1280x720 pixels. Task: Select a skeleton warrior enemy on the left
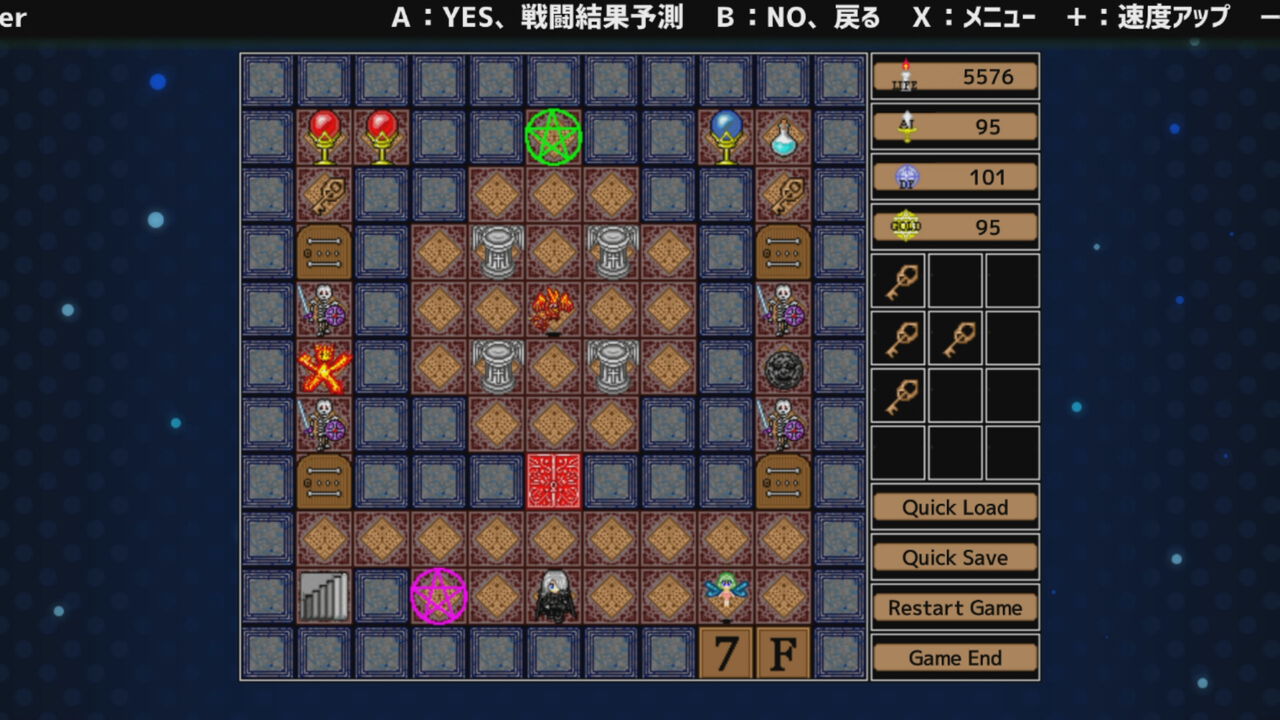tap(324, 309)
